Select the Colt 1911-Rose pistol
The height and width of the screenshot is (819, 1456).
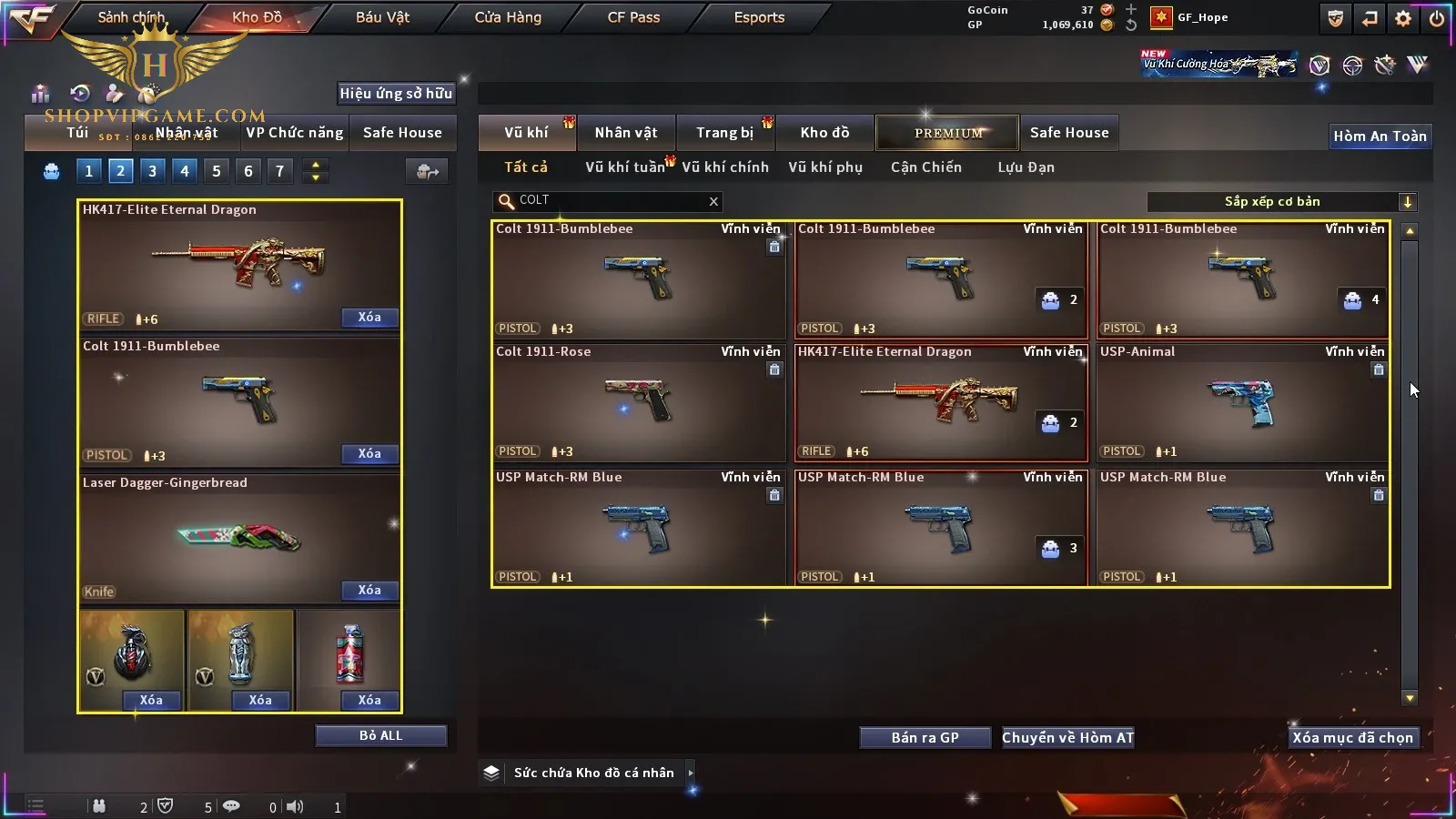[x=638, y=401]
